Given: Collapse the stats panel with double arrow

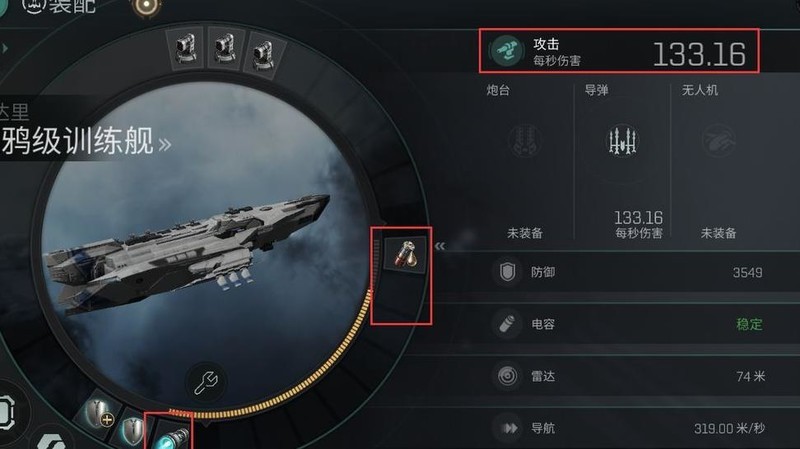Looking at the screenshot, I should click(x=440, y=245).
